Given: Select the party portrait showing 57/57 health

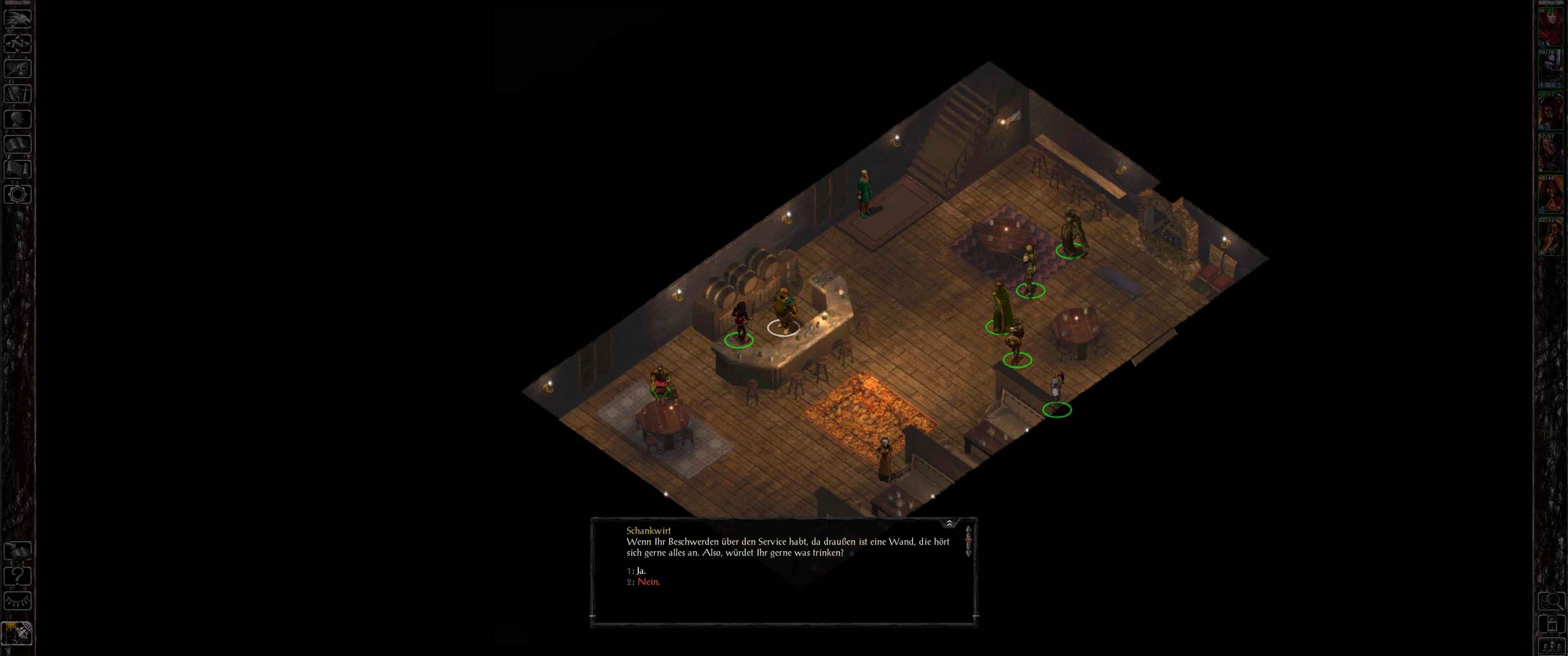Looking at the screenshot, I should [1550, 152].
